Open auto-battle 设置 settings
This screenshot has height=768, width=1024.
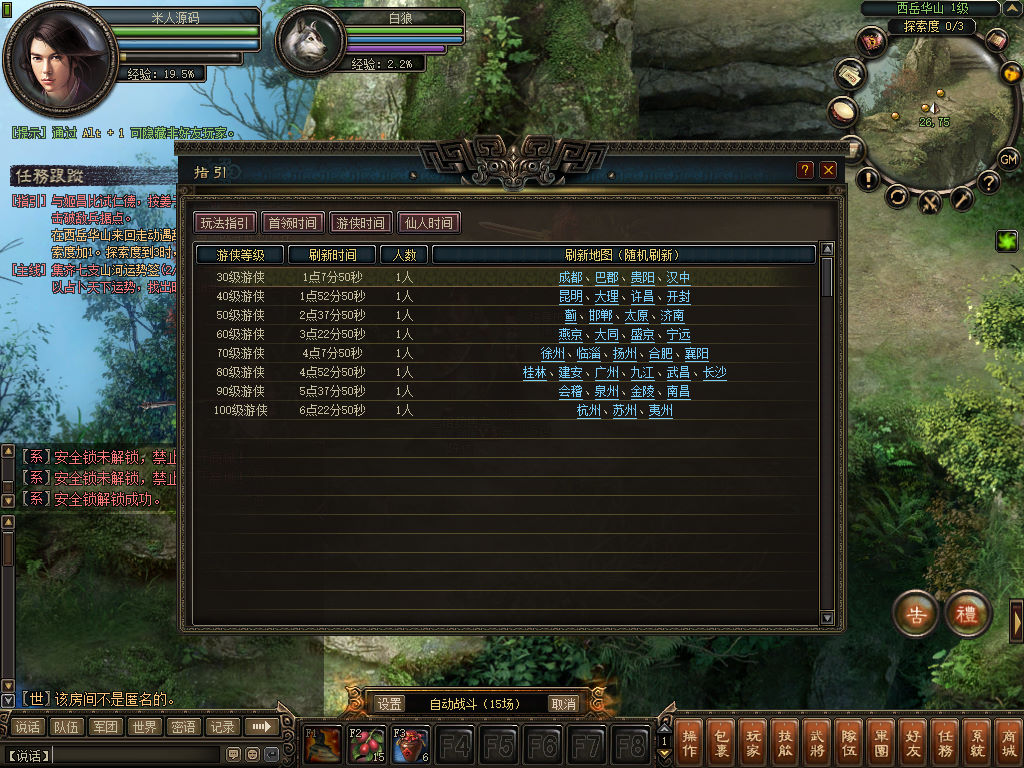coord(390,704)
